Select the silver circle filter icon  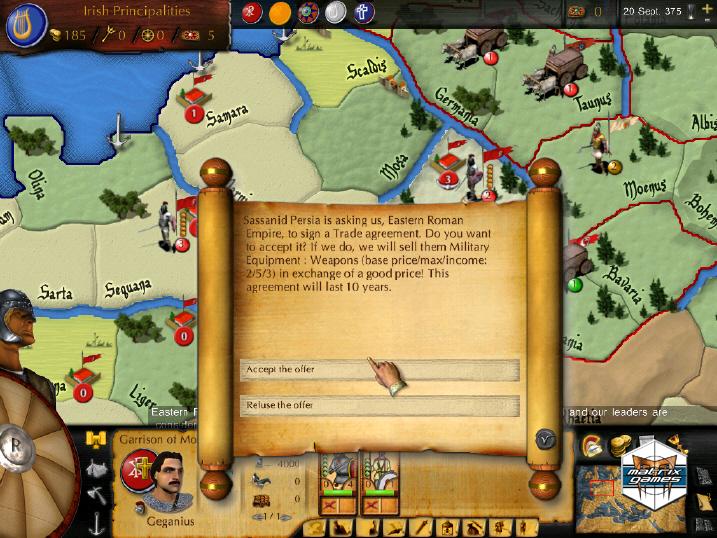point(335,12)
